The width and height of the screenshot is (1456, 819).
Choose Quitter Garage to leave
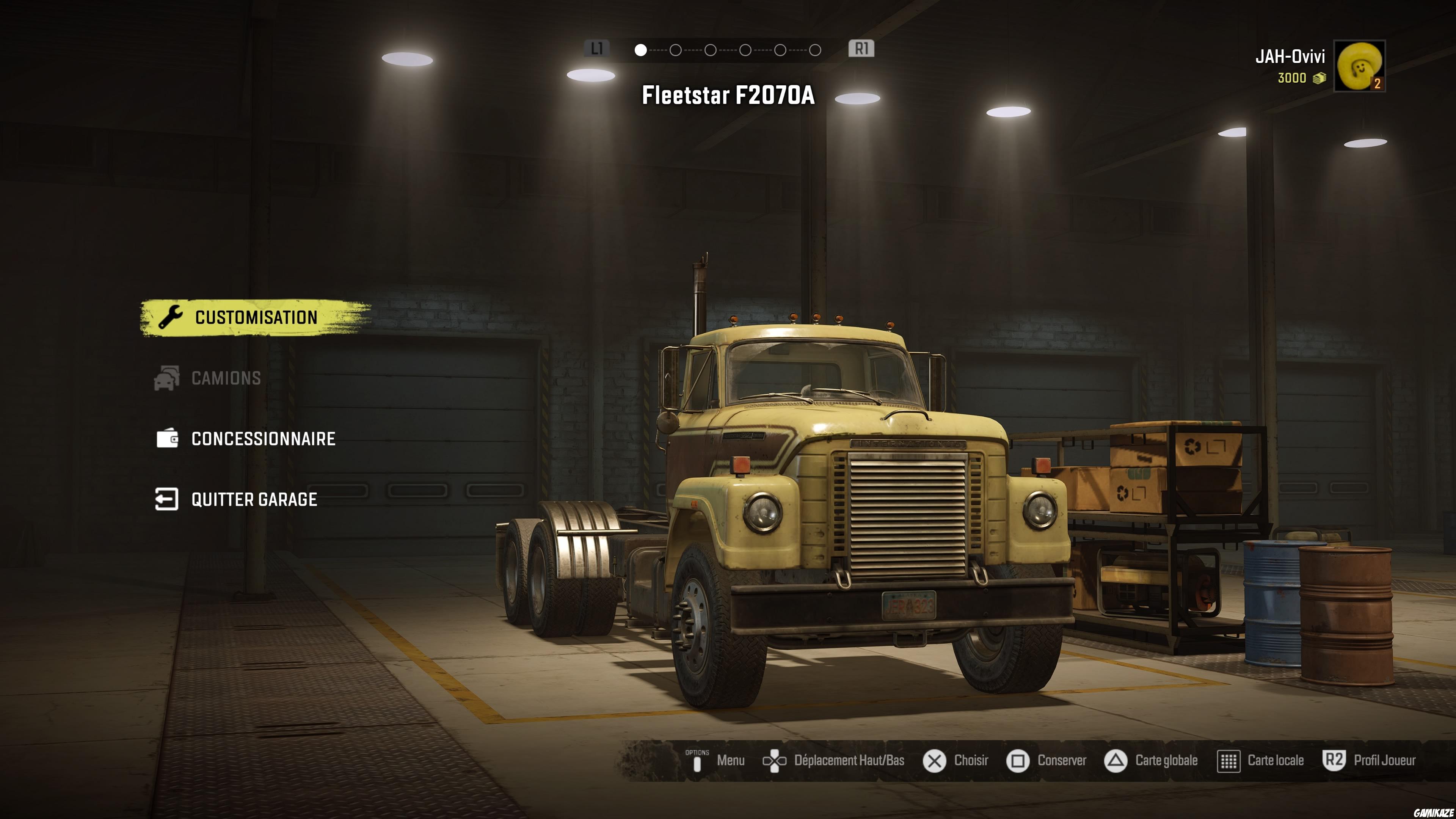254,500
